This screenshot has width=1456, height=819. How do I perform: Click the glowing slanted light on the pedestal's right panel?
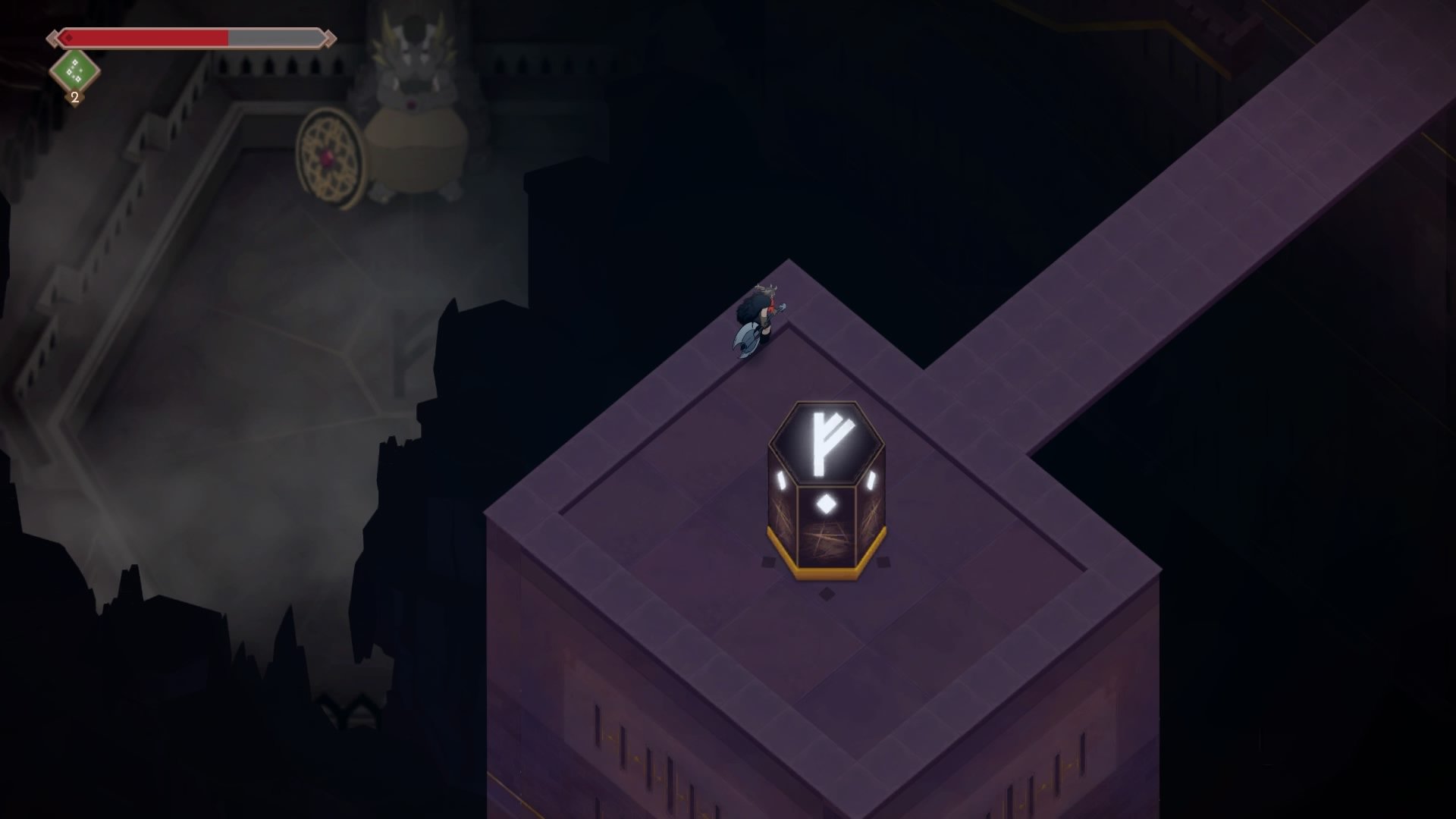[871, 481]
